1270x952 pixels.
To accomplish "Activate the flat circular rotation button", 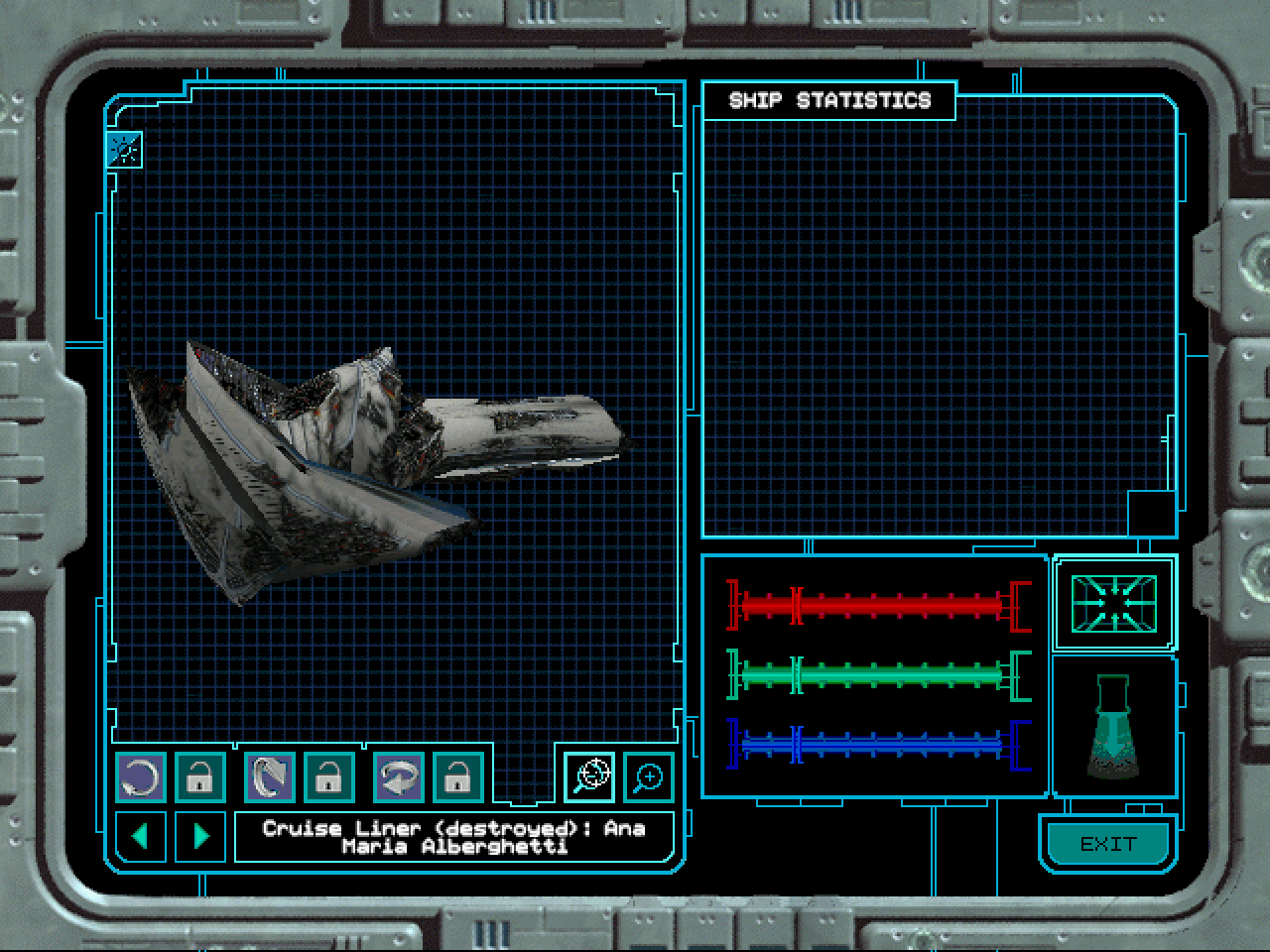I will pyautogui.click(x=141, y=777).
